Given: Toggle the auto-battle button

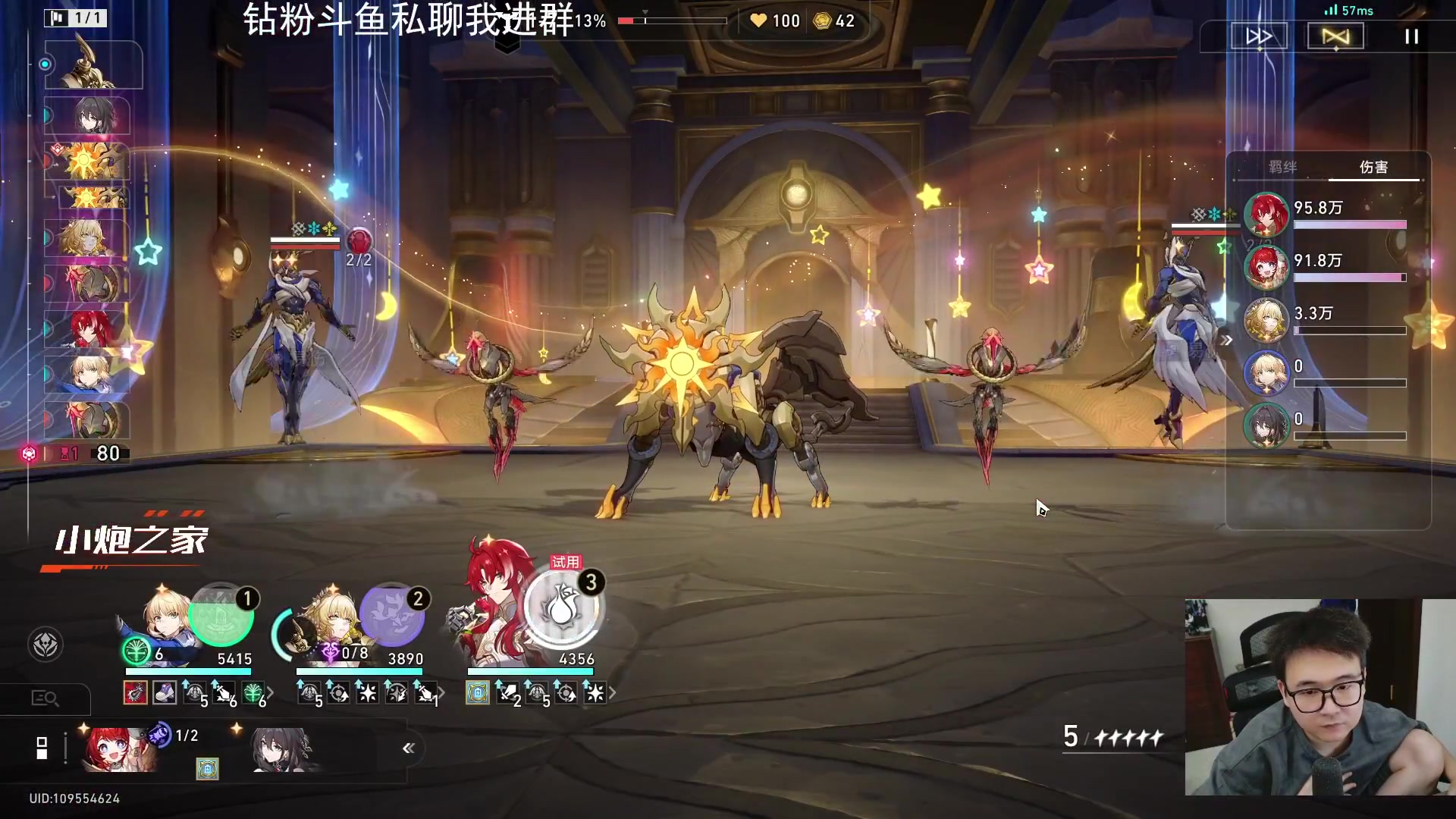Looking at the screenshot, I should click(x=1335, y=36).
